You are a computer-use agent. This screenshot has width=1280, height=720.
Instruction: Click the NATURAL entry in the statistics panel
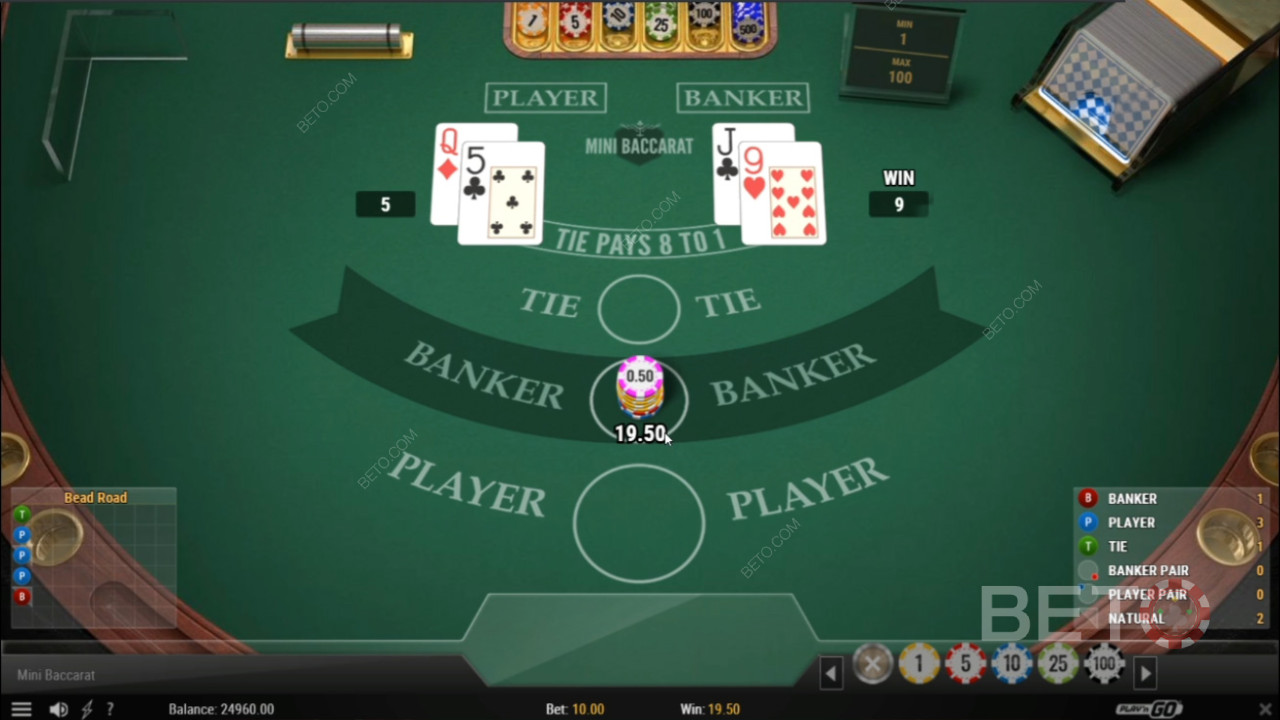point(1136,618)
